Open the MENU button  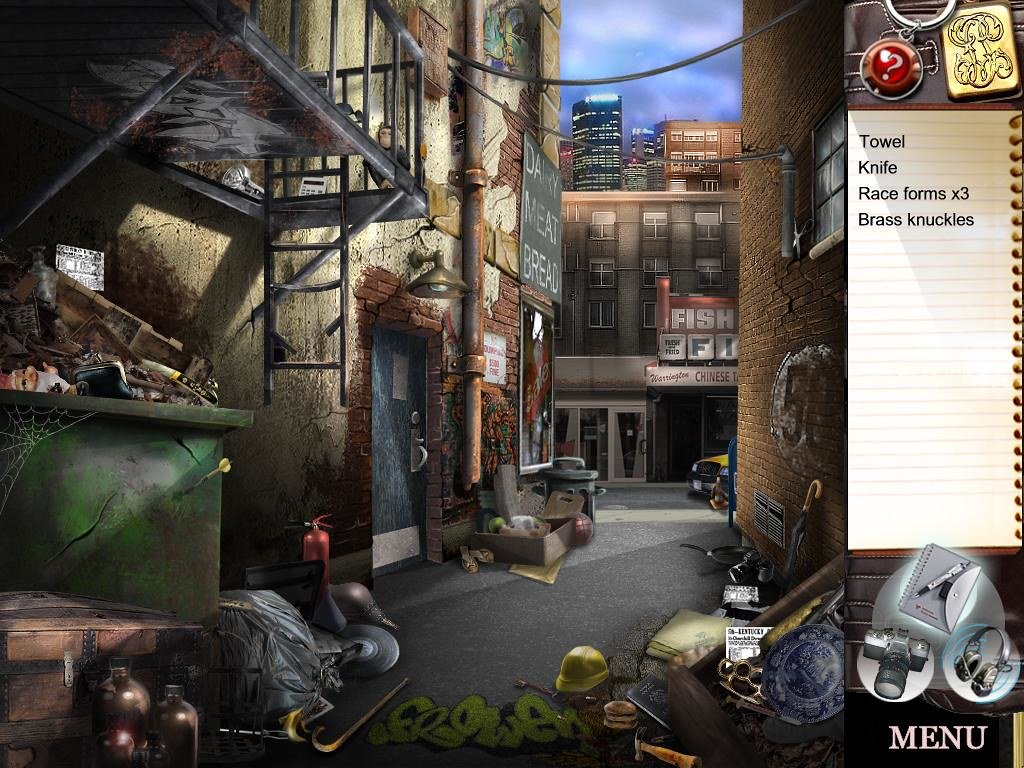[x=937, y=738]
